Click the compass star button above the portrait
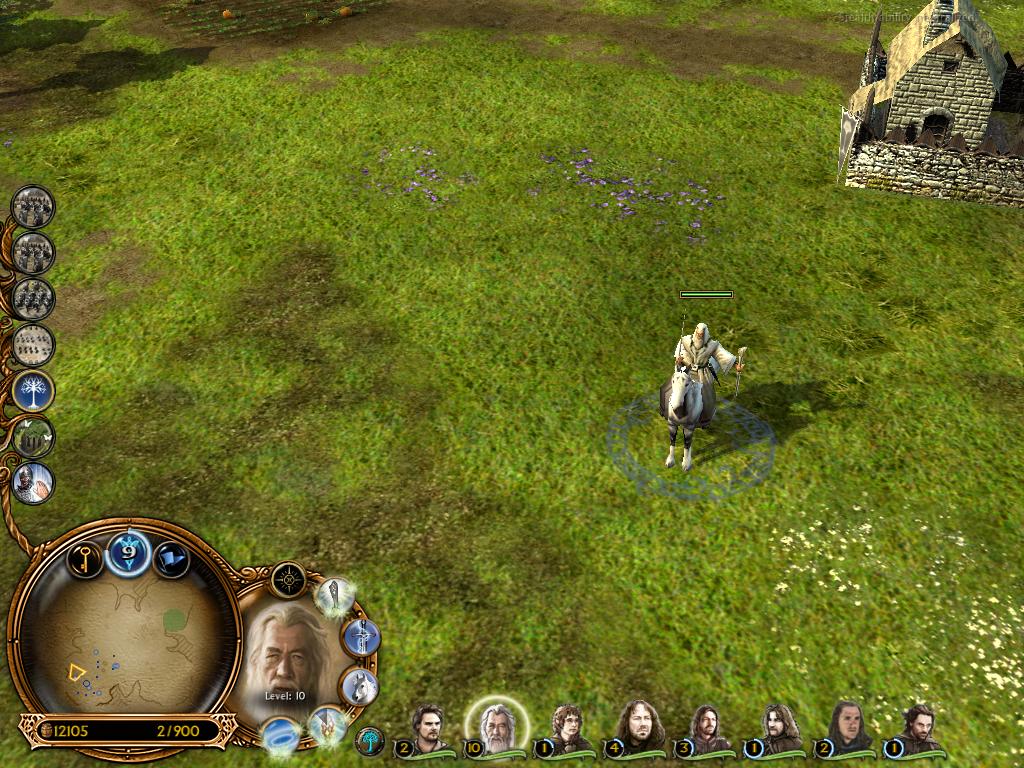The image size is (1024, 768). (x=288, y=579)
